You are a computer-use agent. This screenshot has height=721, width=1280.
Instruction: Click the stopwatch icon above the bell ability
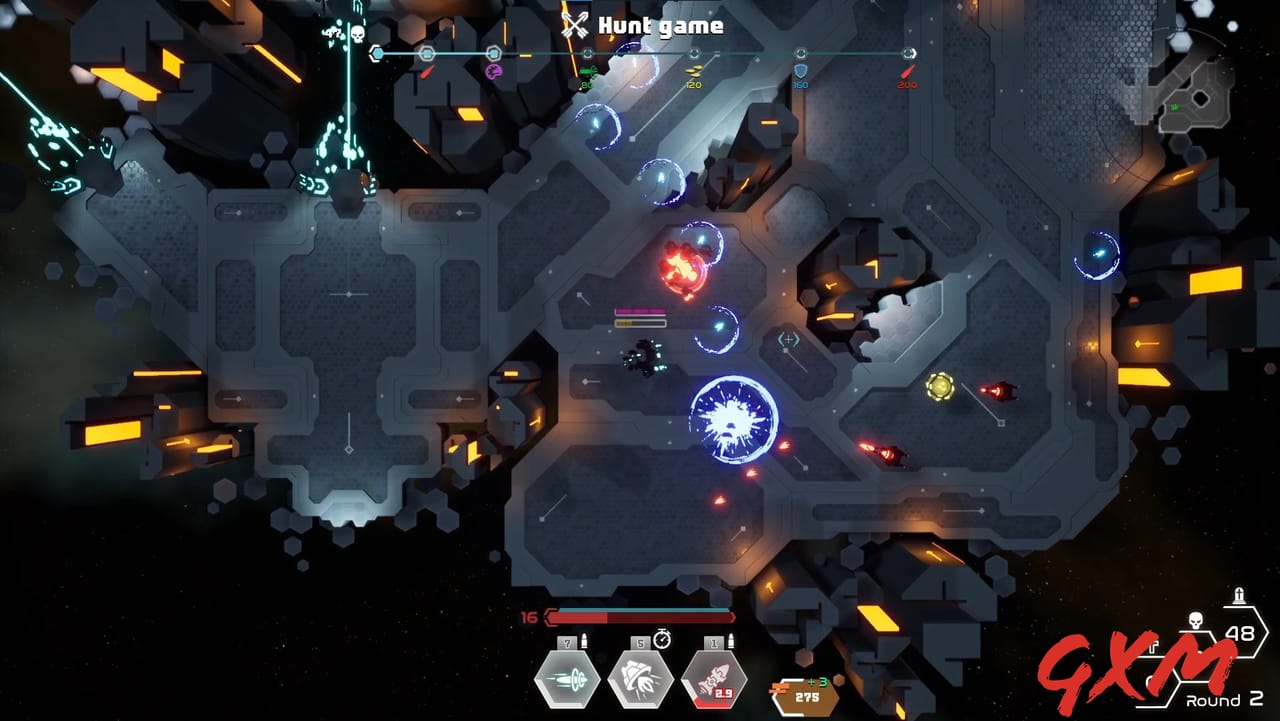662,639
